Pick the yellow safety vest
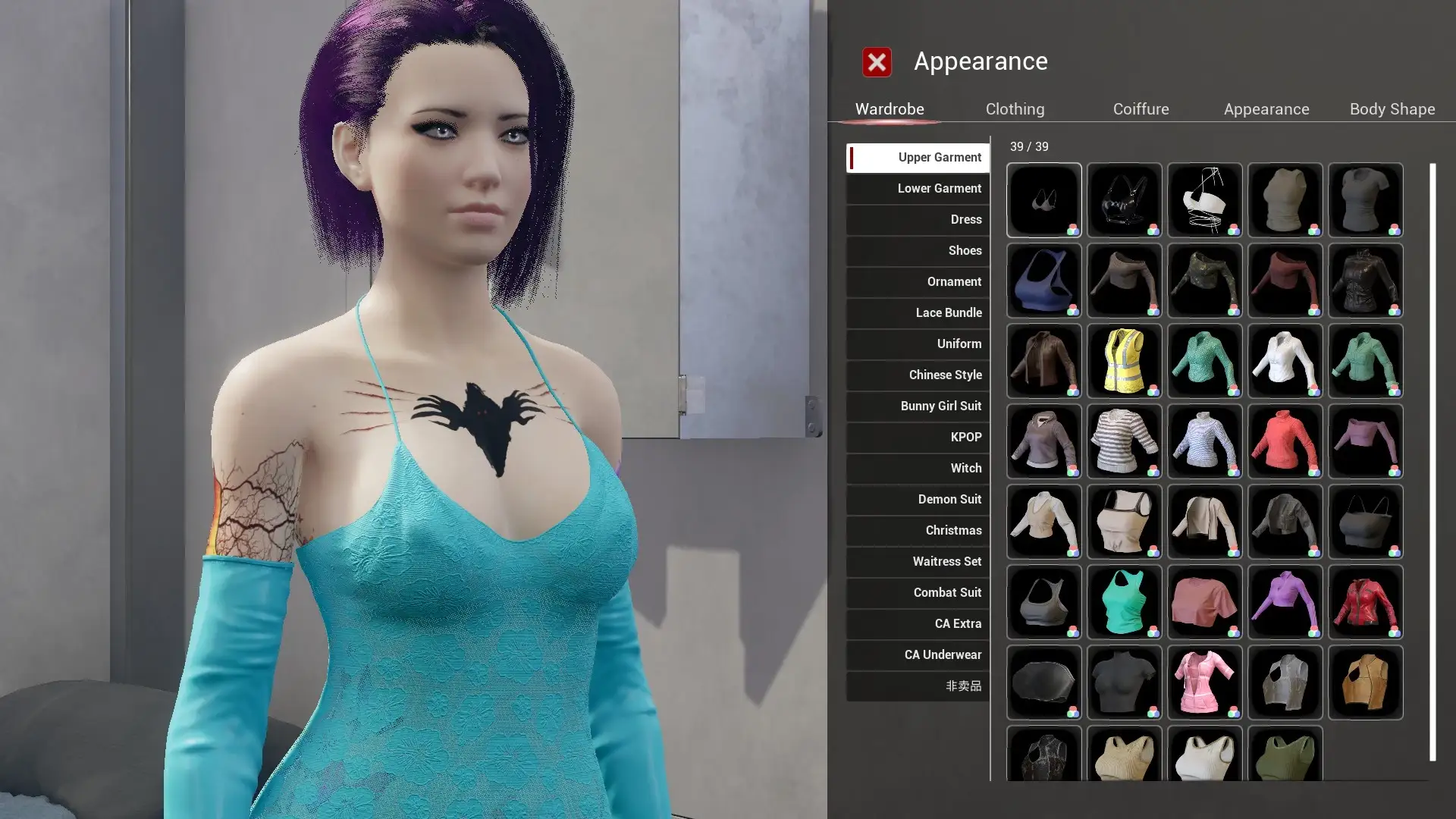Image resolution: width=1456 pixels, height=819 pixels. pyautogui.click(x=1124, y=361)
